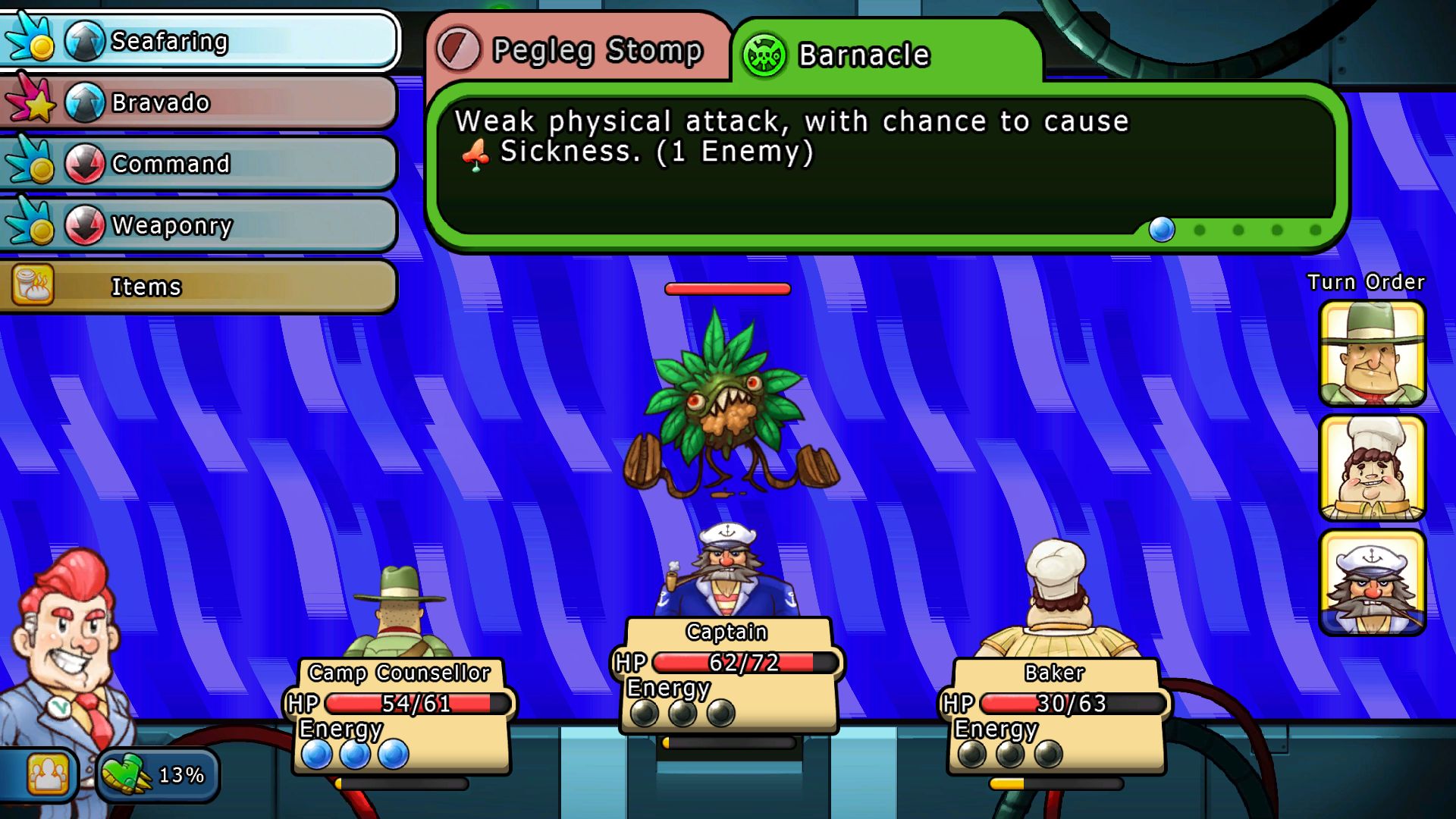Choose the Bravado skill category

click(201, 102)
